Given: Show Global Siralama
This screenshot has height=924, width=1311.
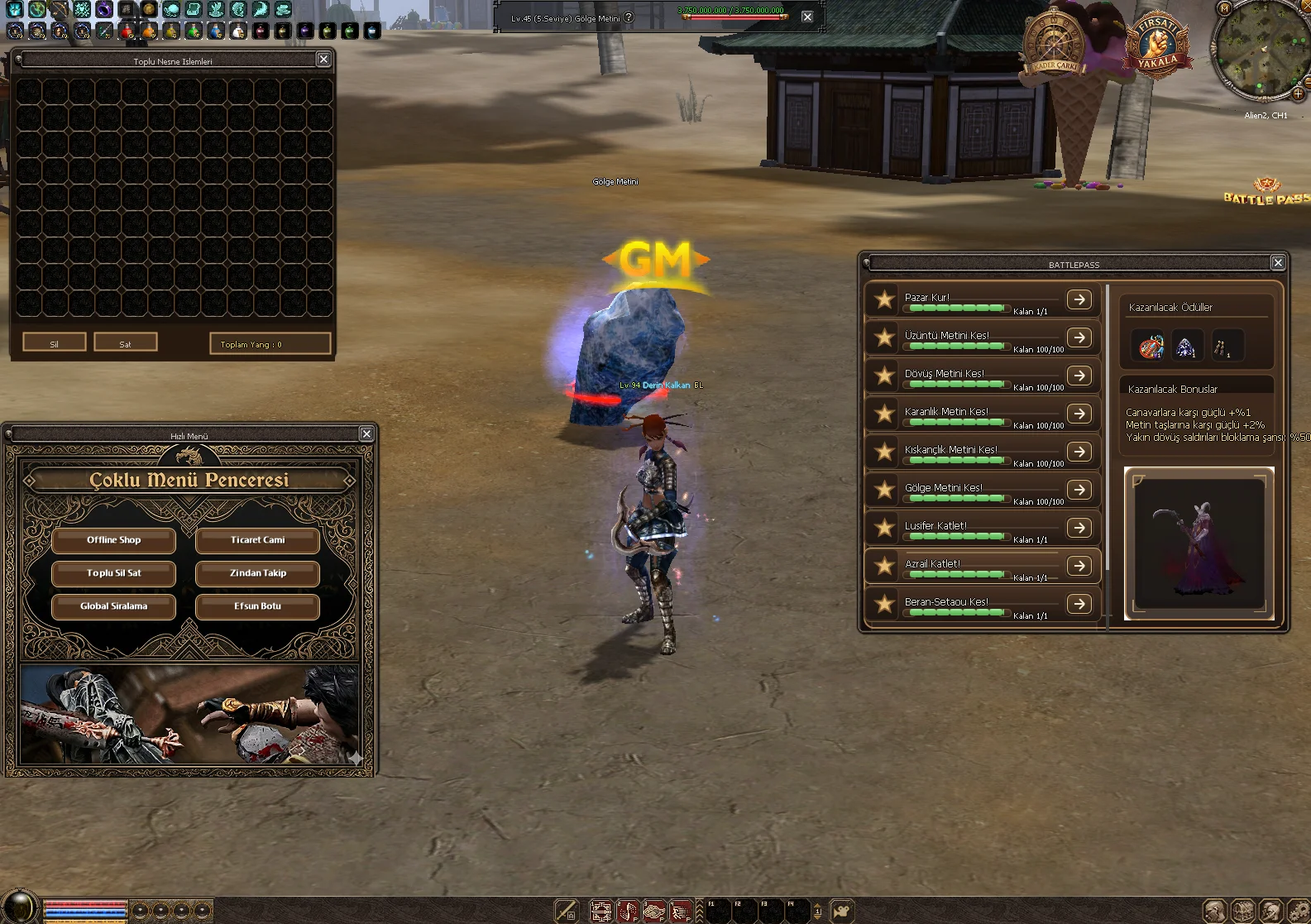Looking at the screenshot, I should coord(114,606).
